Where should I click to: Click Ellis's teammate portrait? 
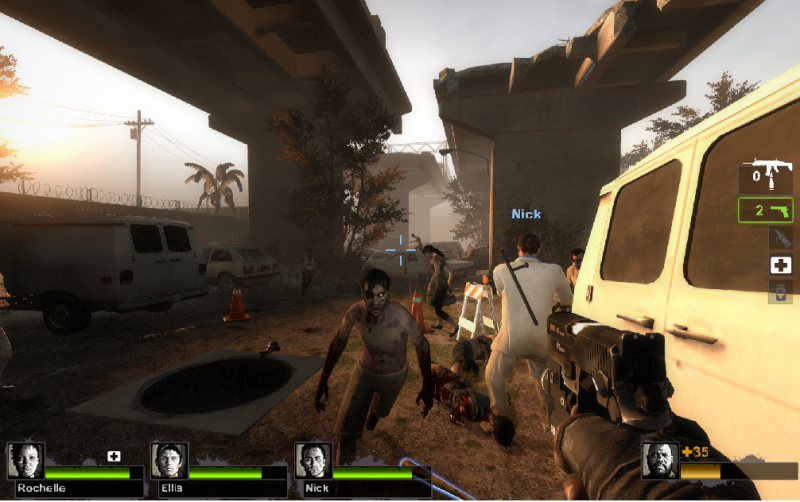[x=169, y=460]
